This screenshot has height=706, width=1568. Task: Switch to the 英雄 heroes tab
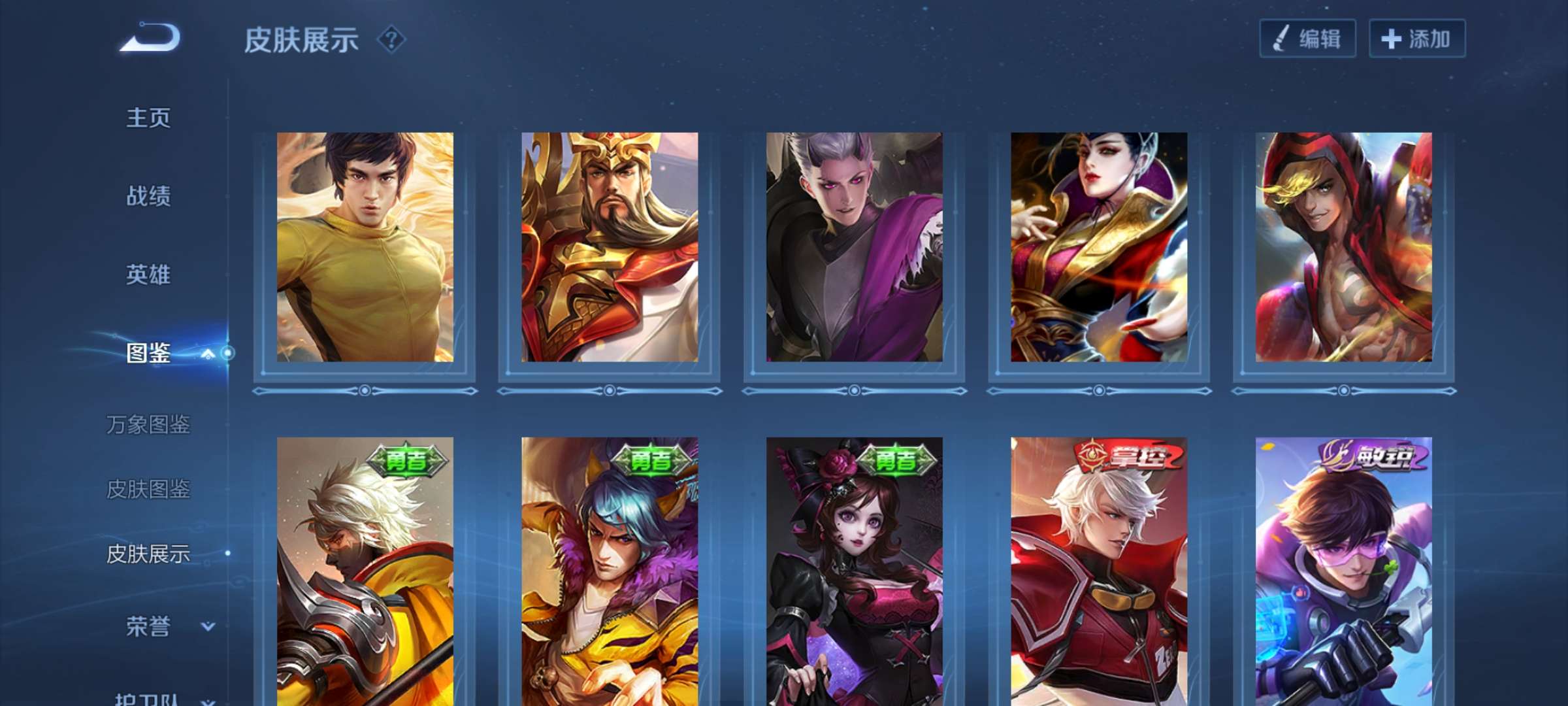[148, 275]
